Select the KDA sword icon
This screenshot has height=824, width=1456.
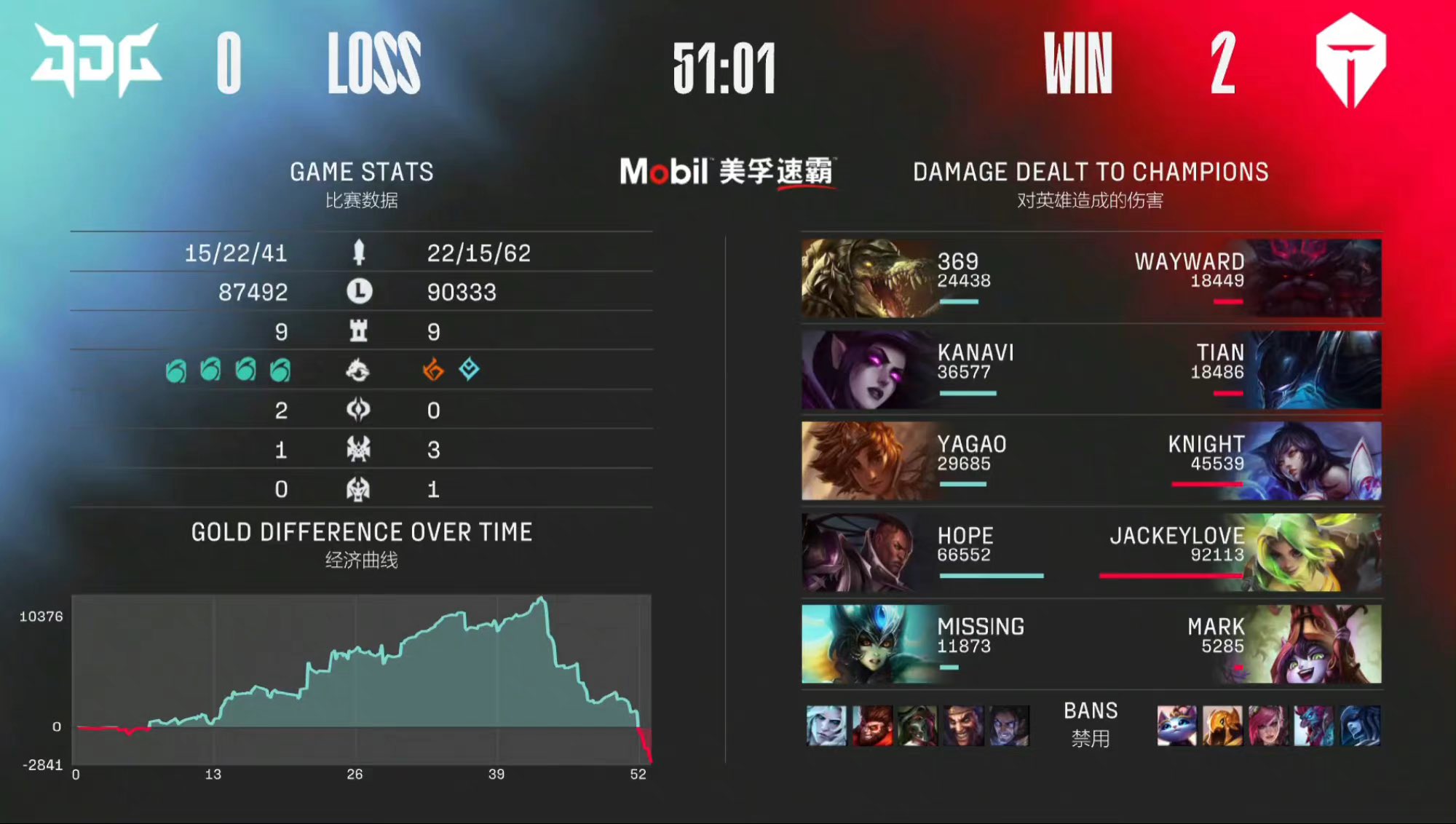360,252
